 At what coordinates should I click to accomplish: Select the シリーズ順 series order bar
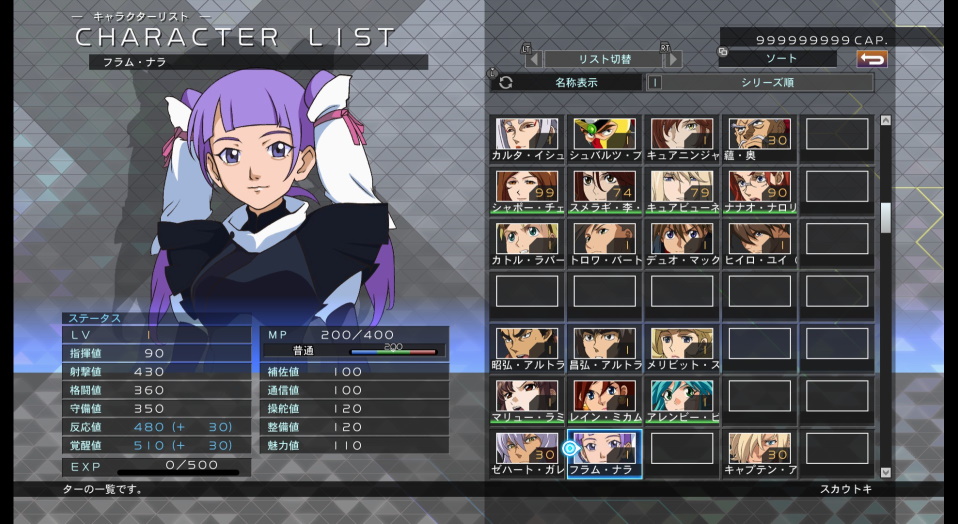[766, 83]
